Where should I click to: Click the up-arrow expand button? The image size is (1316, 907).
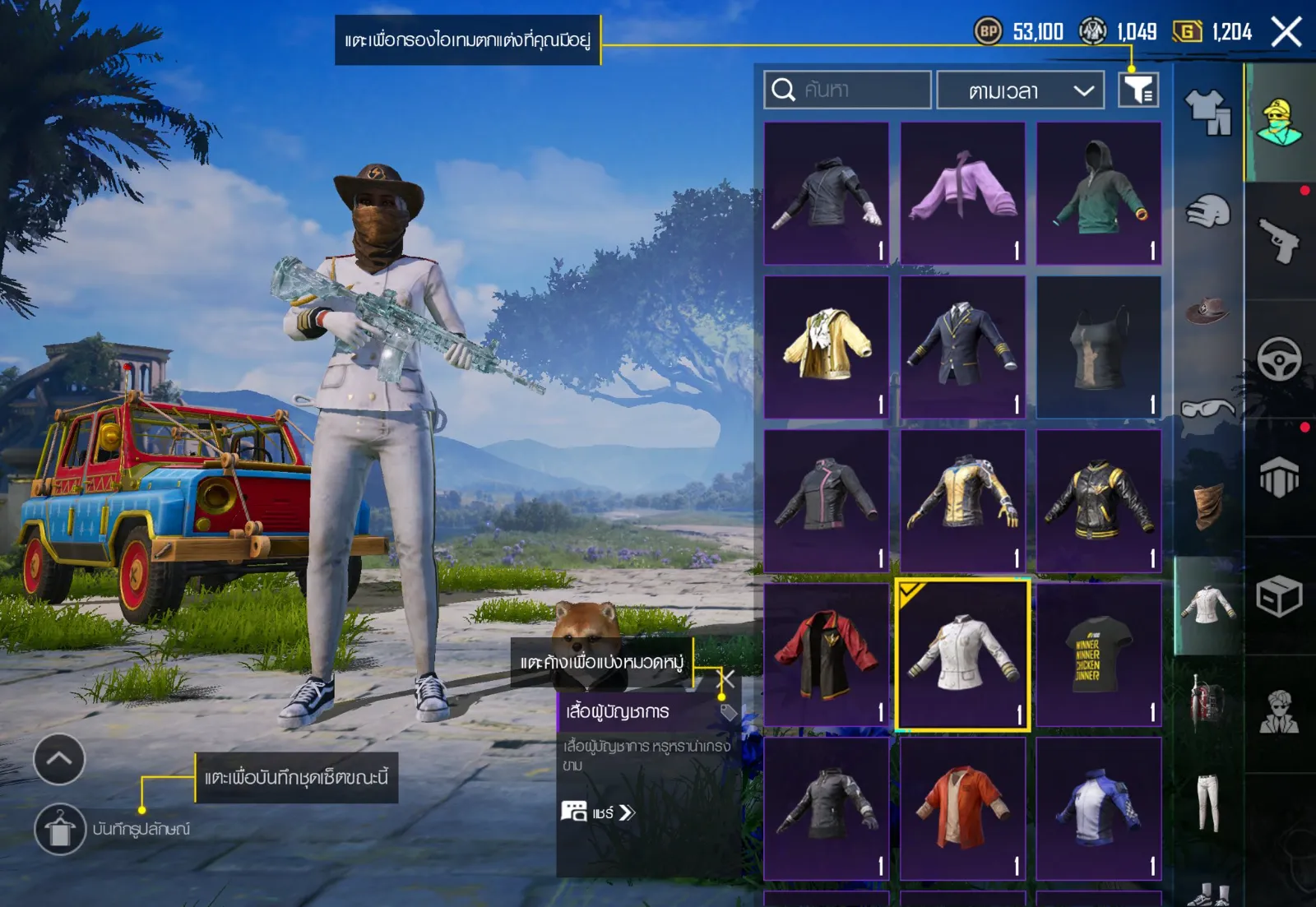point(59,759)
